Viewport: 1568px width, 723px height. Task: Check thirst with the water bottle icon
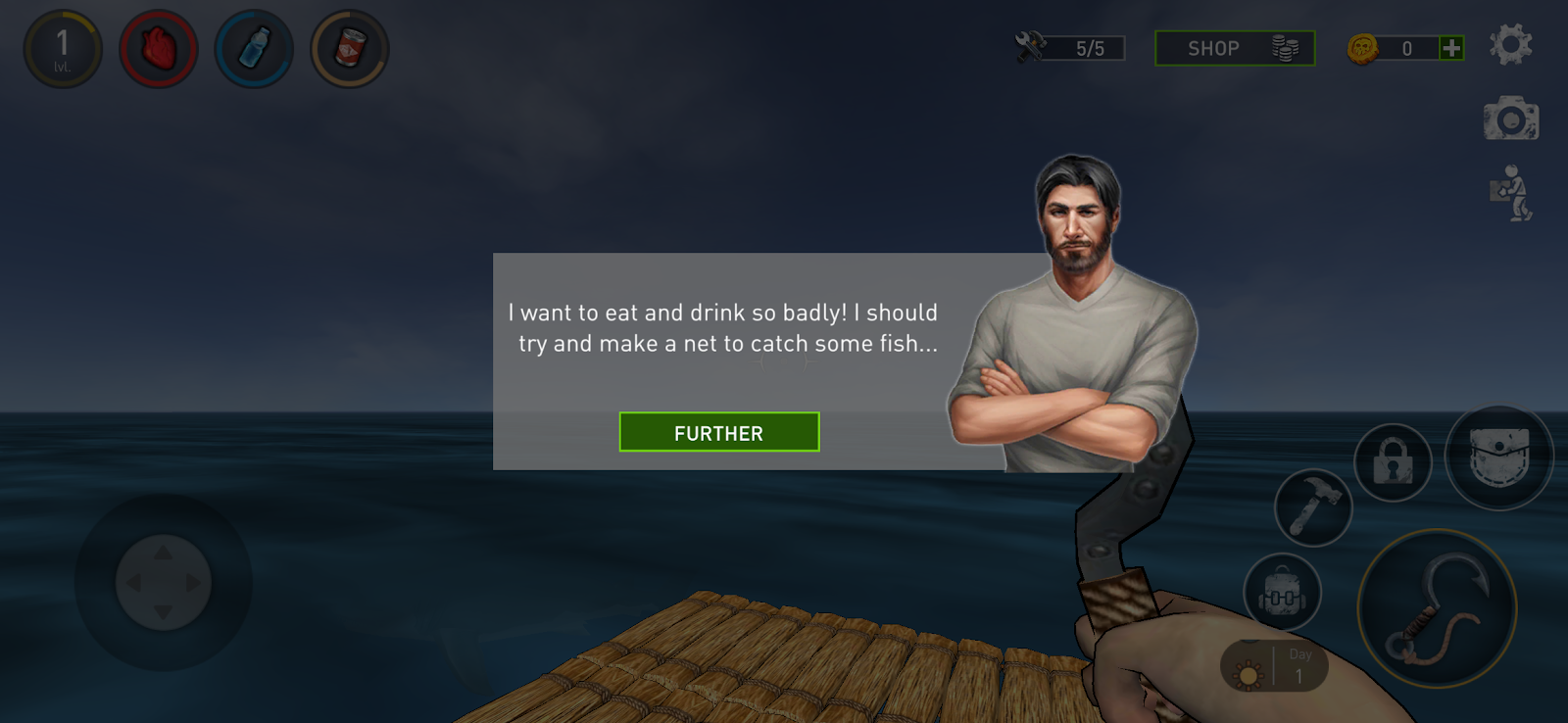(253, 47)
